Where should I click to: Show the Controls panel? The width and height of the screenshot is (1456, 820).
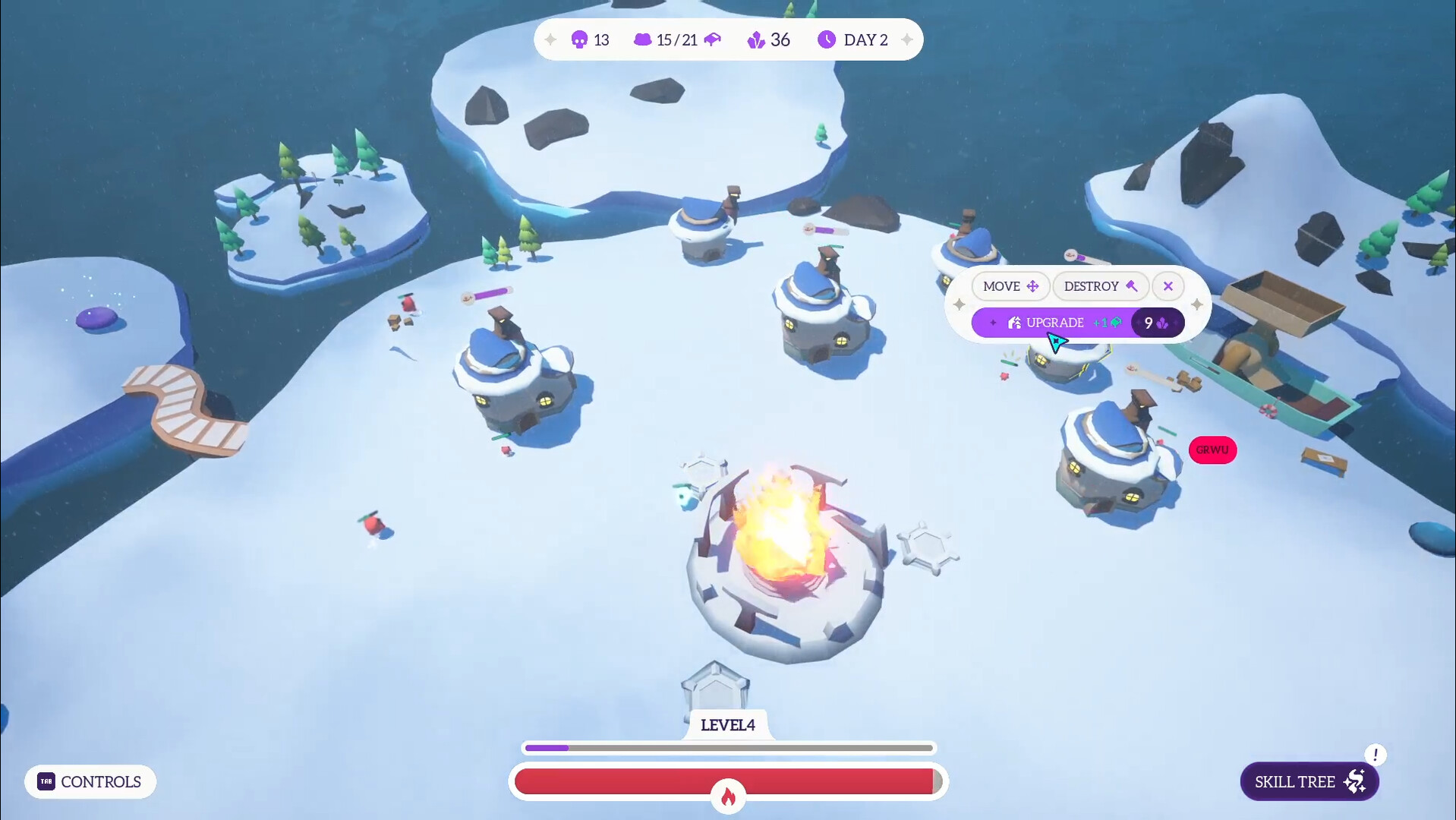(90, 781)
